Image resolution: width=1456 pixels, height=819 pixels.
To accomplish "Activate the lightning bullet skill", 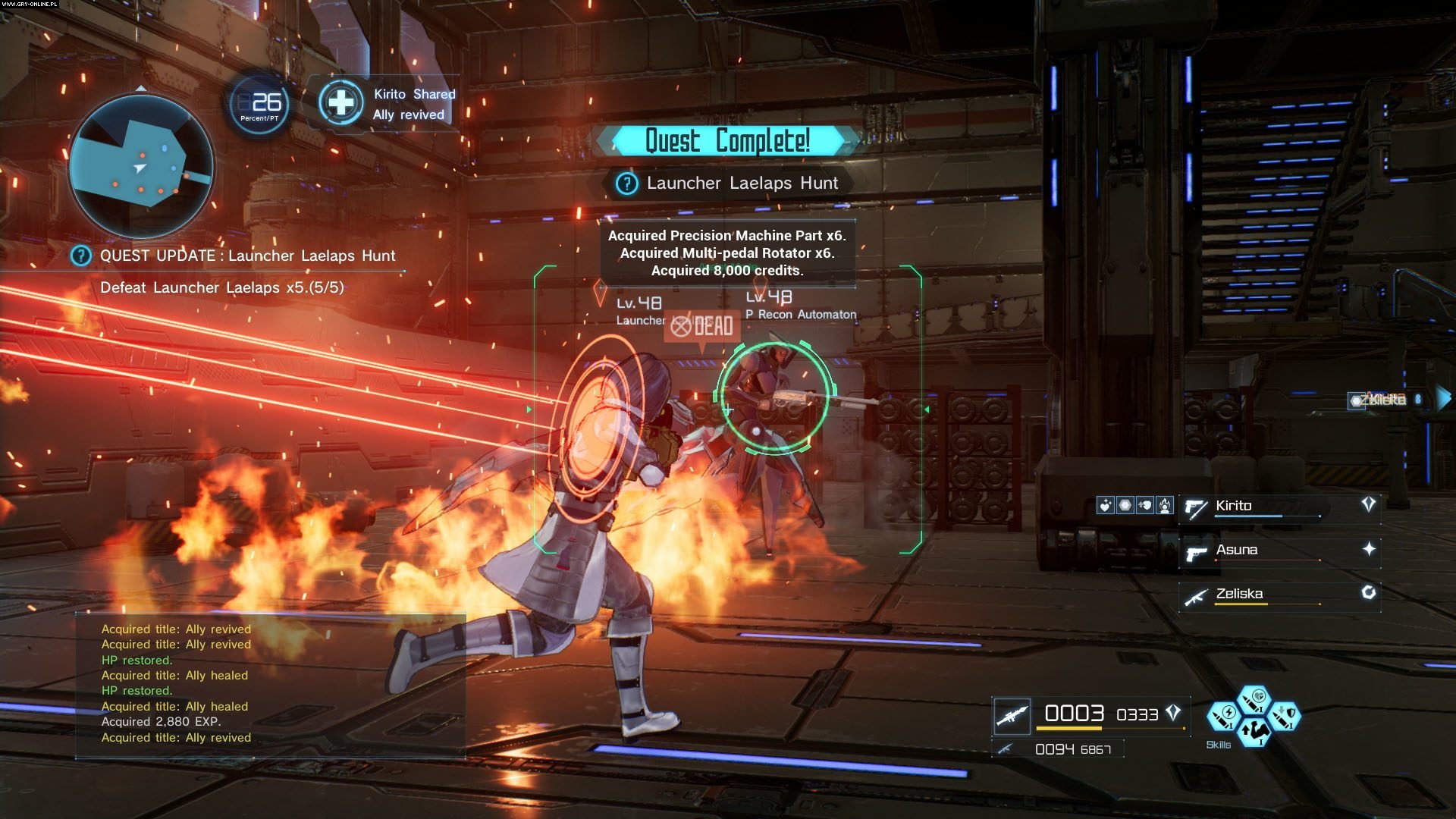I will [x=1223, y=716].
